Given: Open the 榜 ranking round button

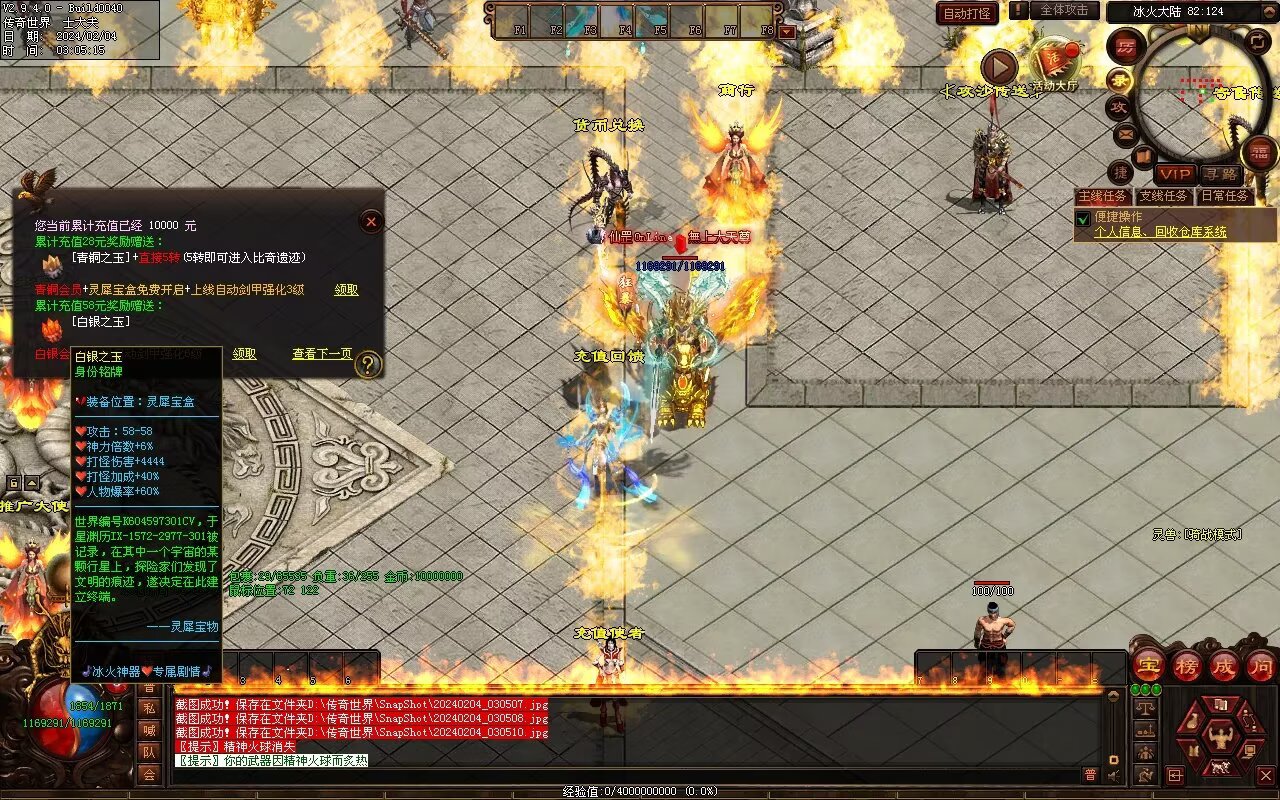Looking at the screenshot, I should point(1187,665).
